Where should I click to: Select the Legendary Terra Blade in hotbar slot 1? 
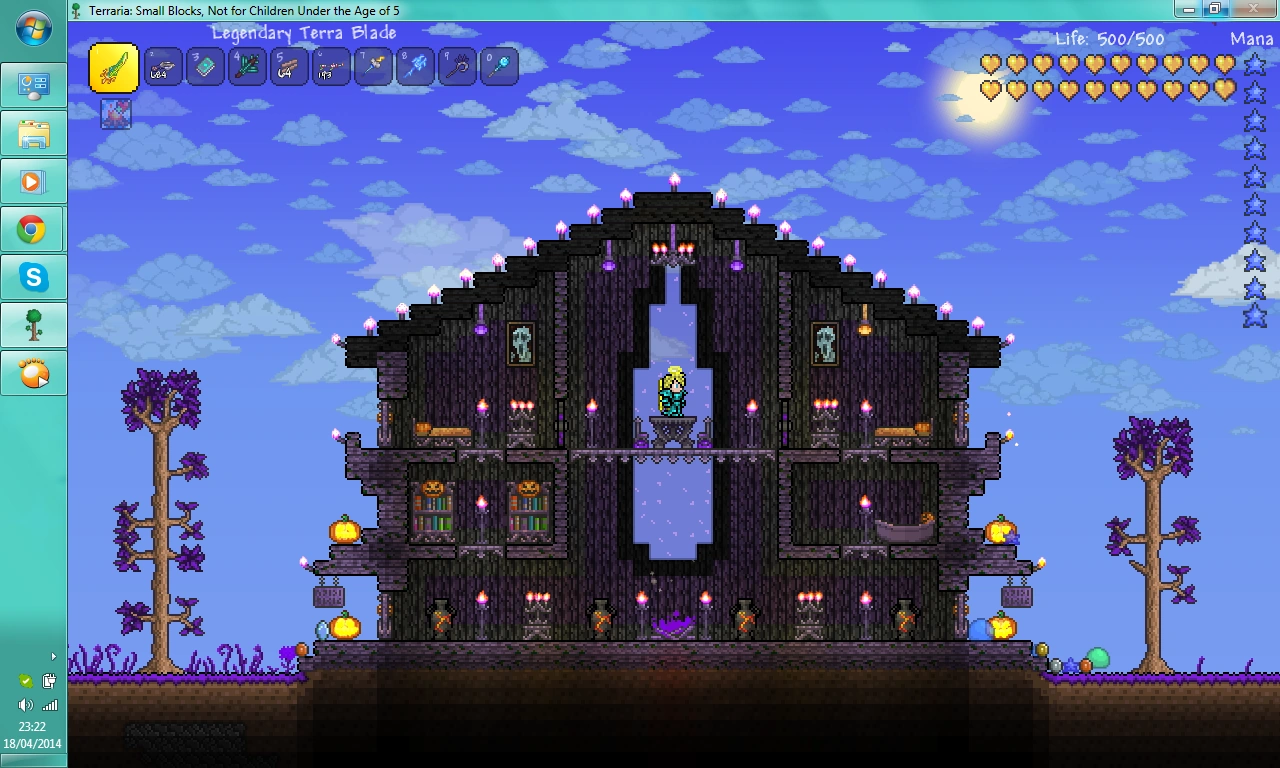pyautogui.click(x=113, y=67)
